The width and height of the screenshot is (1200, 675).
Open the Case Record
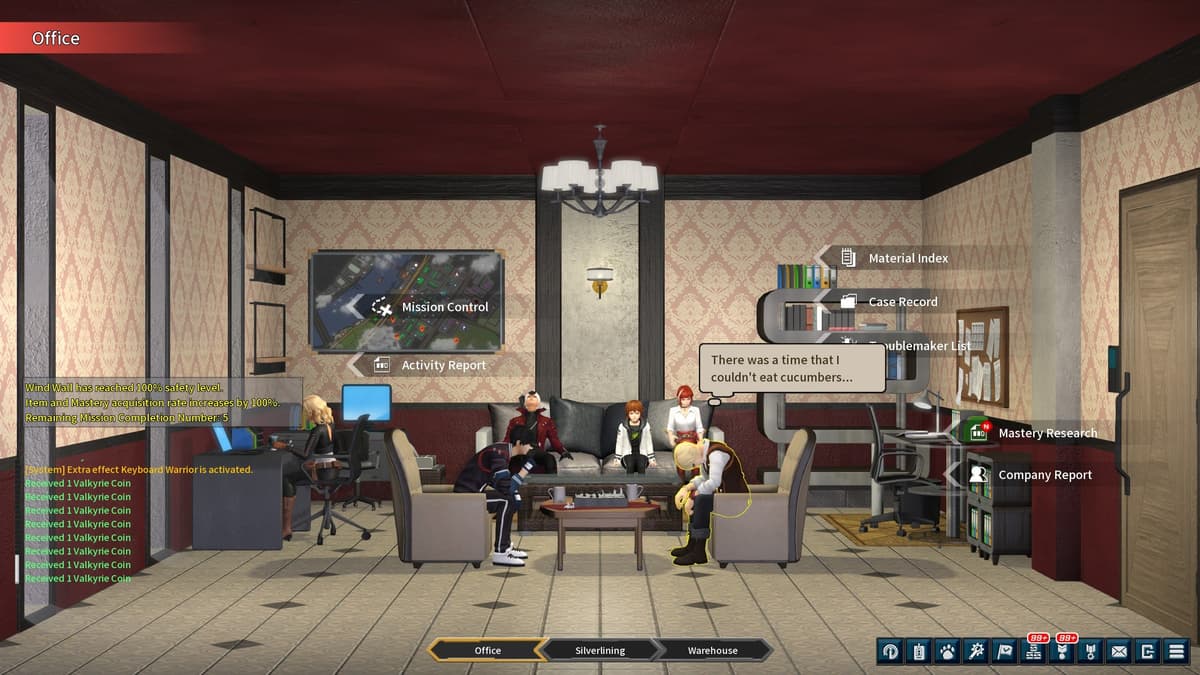coord(902,301)
